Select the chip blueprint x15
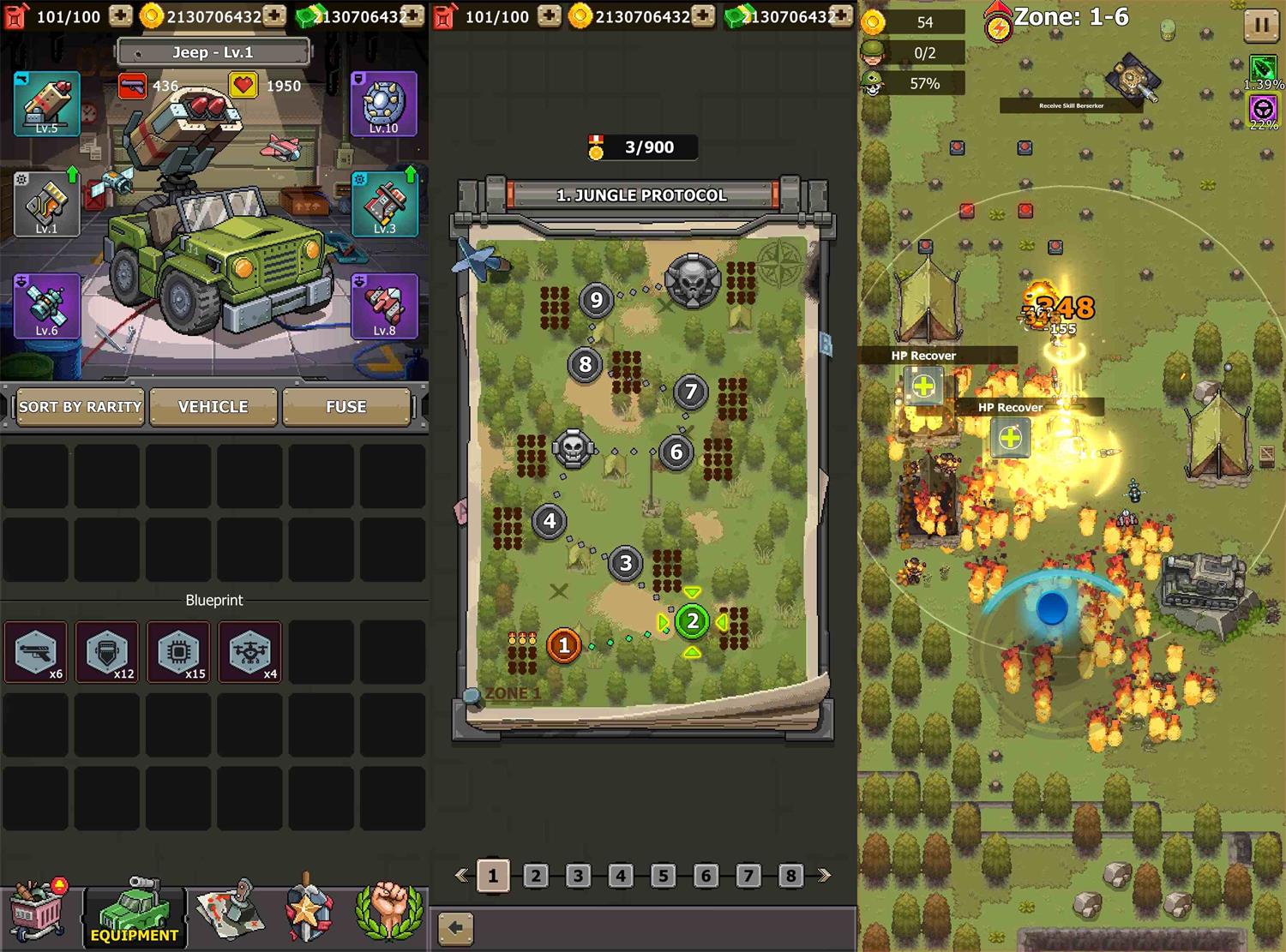Viewport: 1286px width, 952px height. click(x=178, y=652)
